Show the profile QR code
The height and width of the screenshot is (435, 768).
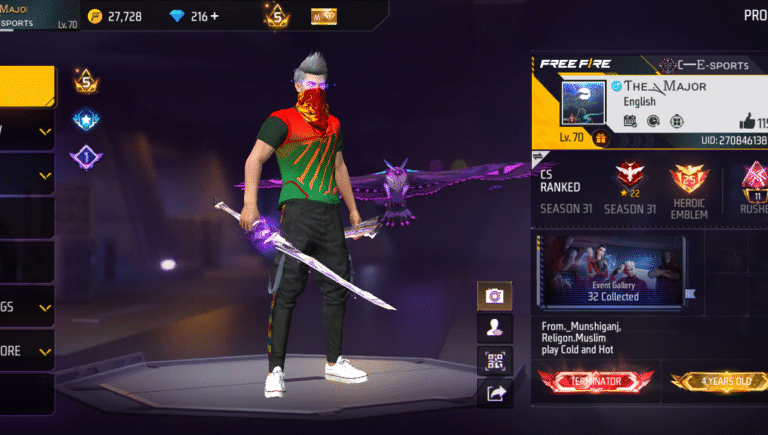[x=494, y=360]
